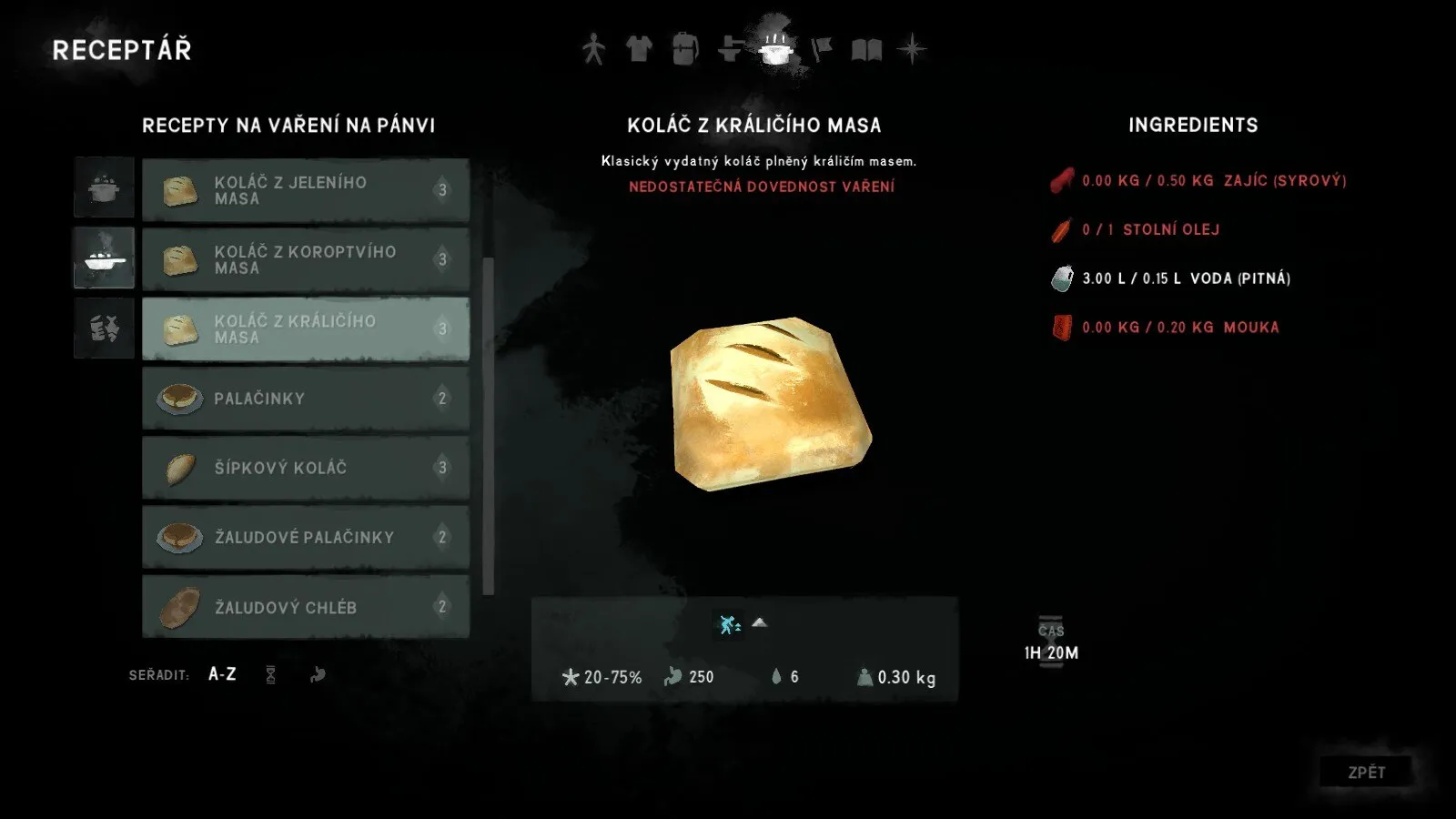Open the crafting hammer icon

pos(729,50)
